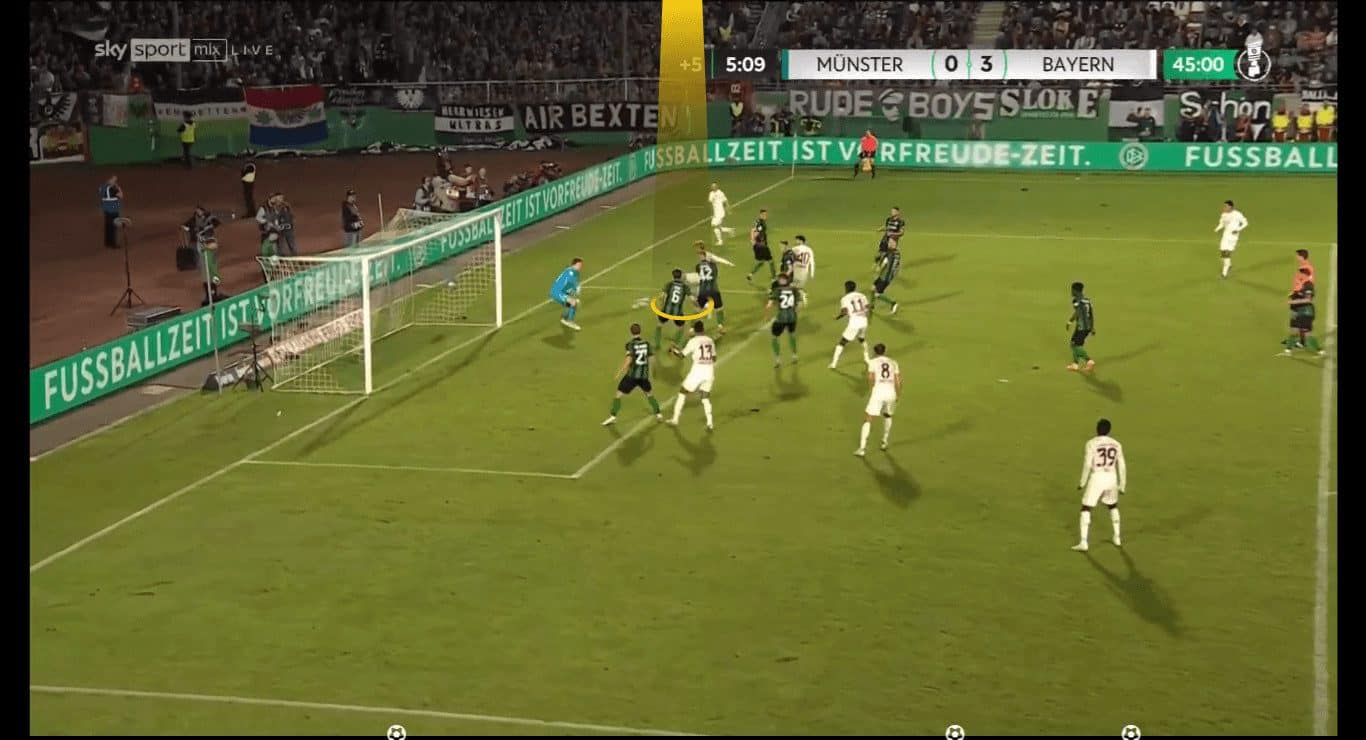Jump to the third goal marker on the timeline
Image resolution: width=1366 pixels, height=740 pixels.
pos(1130,732)
